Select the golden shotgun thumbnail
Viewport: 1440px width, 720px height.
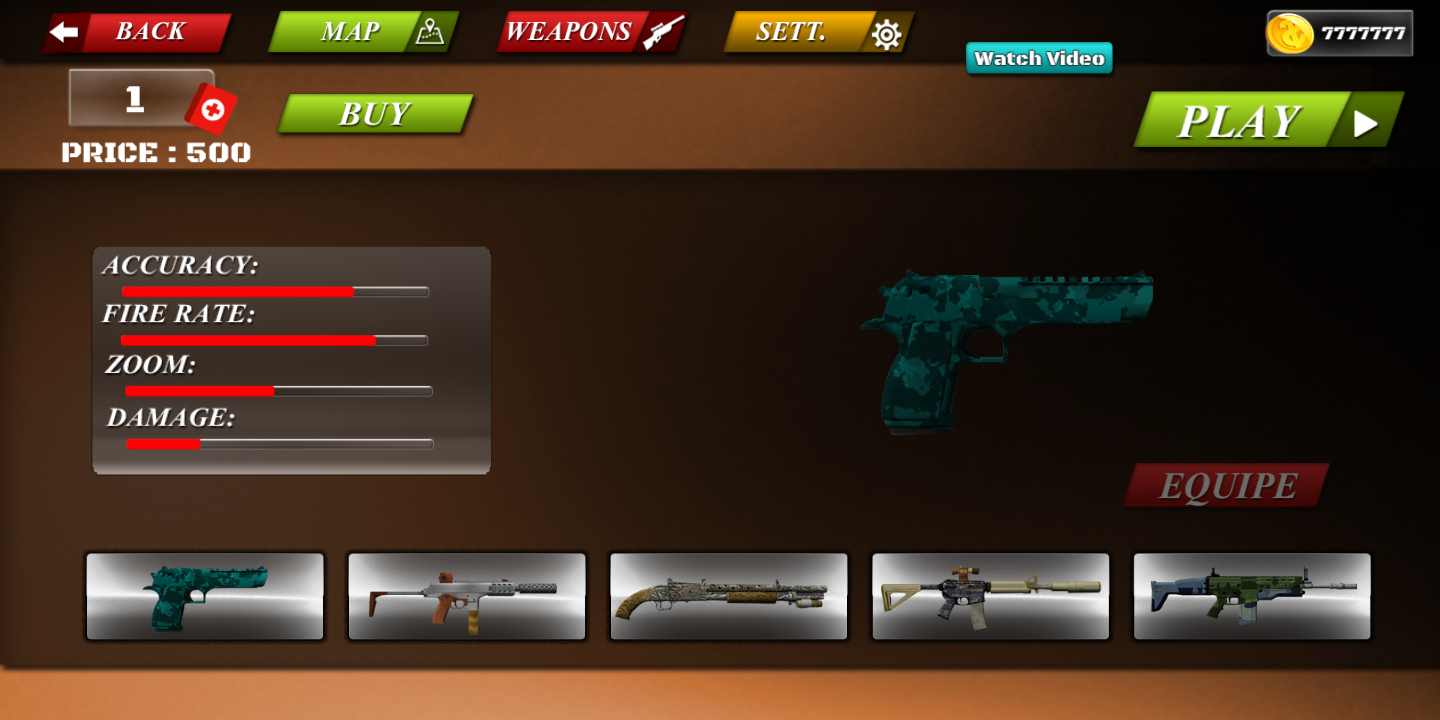pyautogui.click(x=728, y=596)
